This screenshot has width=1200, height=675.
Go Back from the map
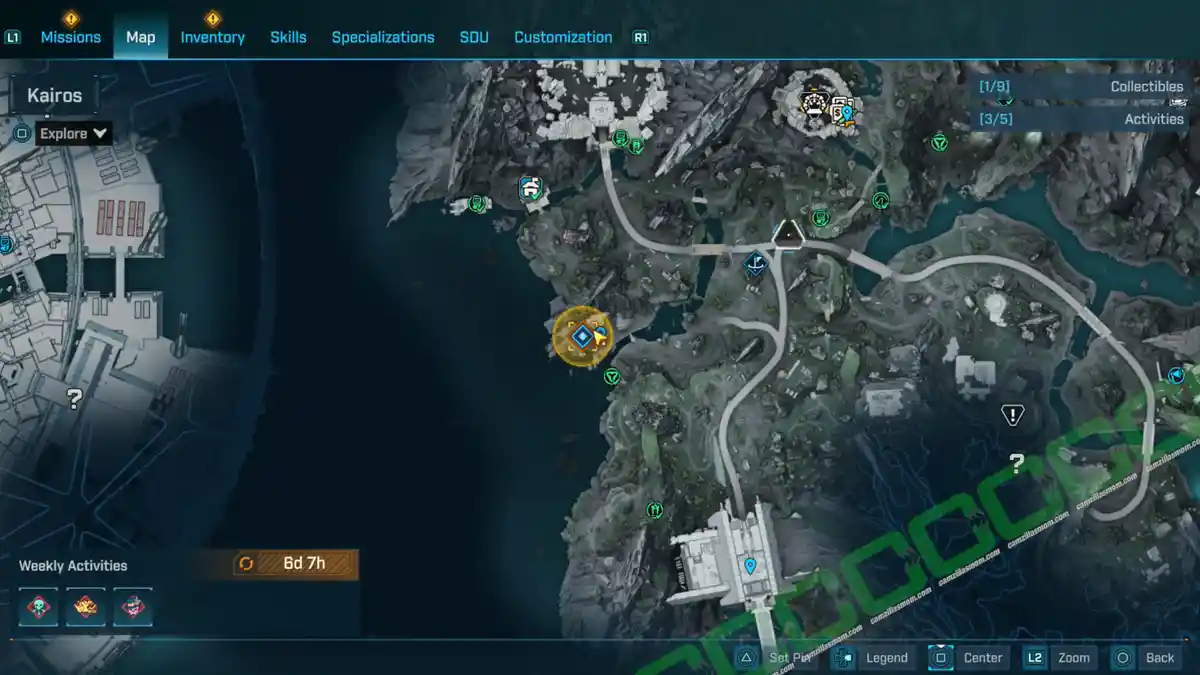1146,657
